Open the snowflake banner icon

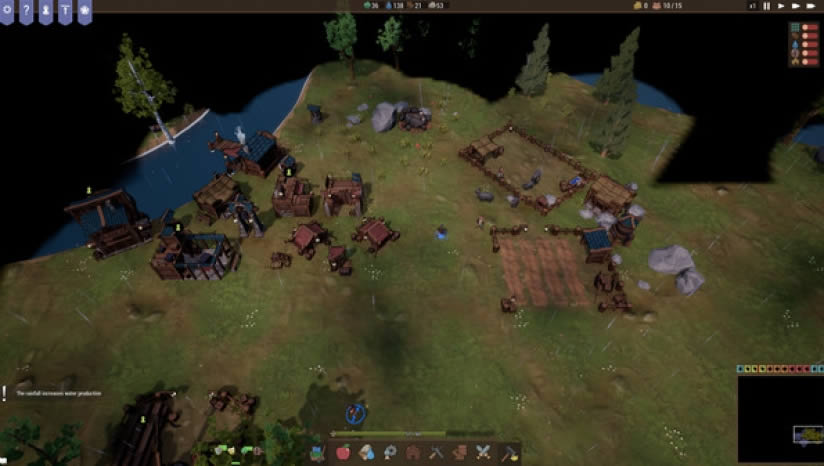[x=85, y=9]
